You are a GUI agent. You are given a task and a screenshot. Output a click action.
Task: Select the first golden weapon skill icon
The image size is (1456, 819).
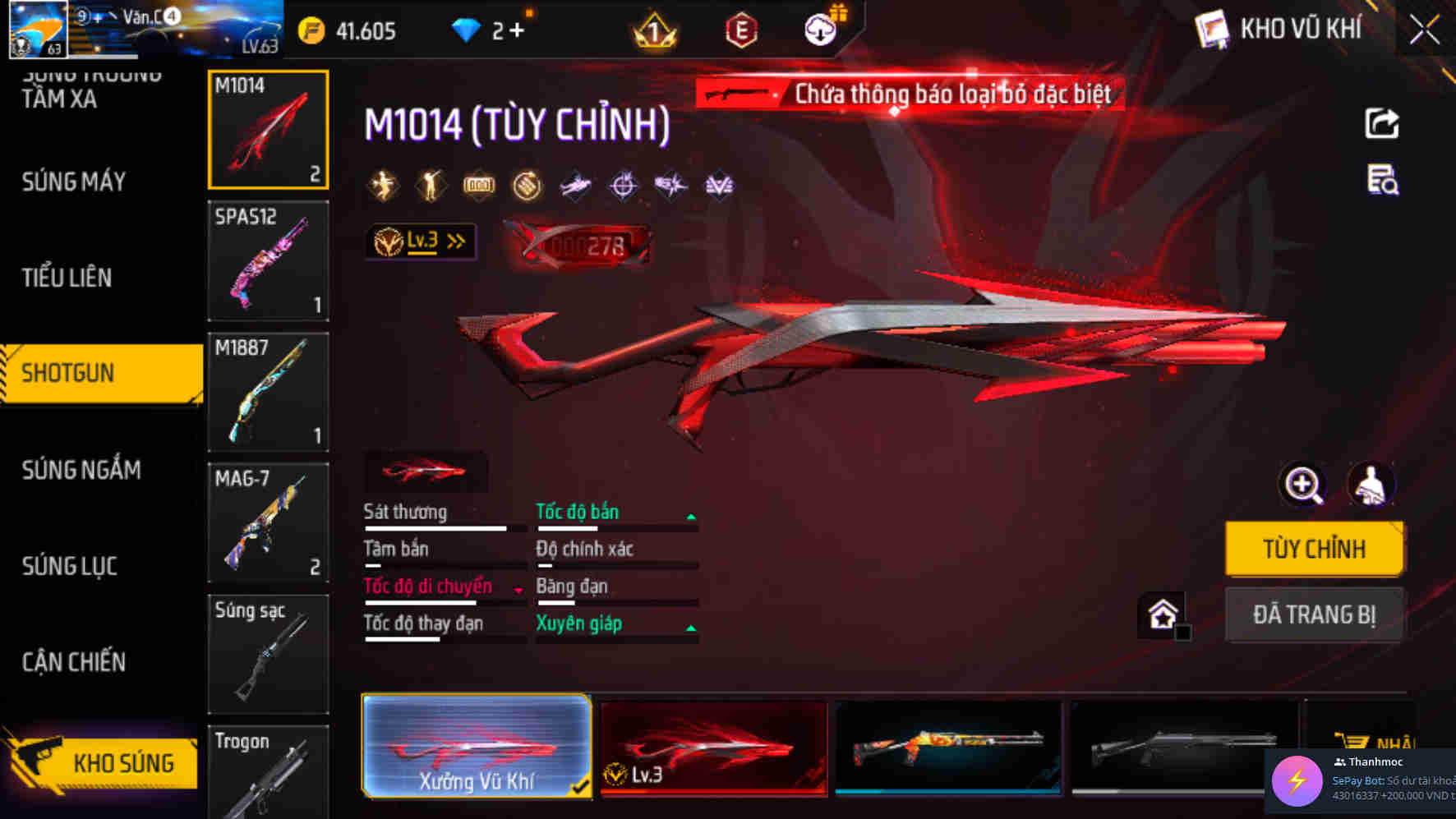(385, 185)
